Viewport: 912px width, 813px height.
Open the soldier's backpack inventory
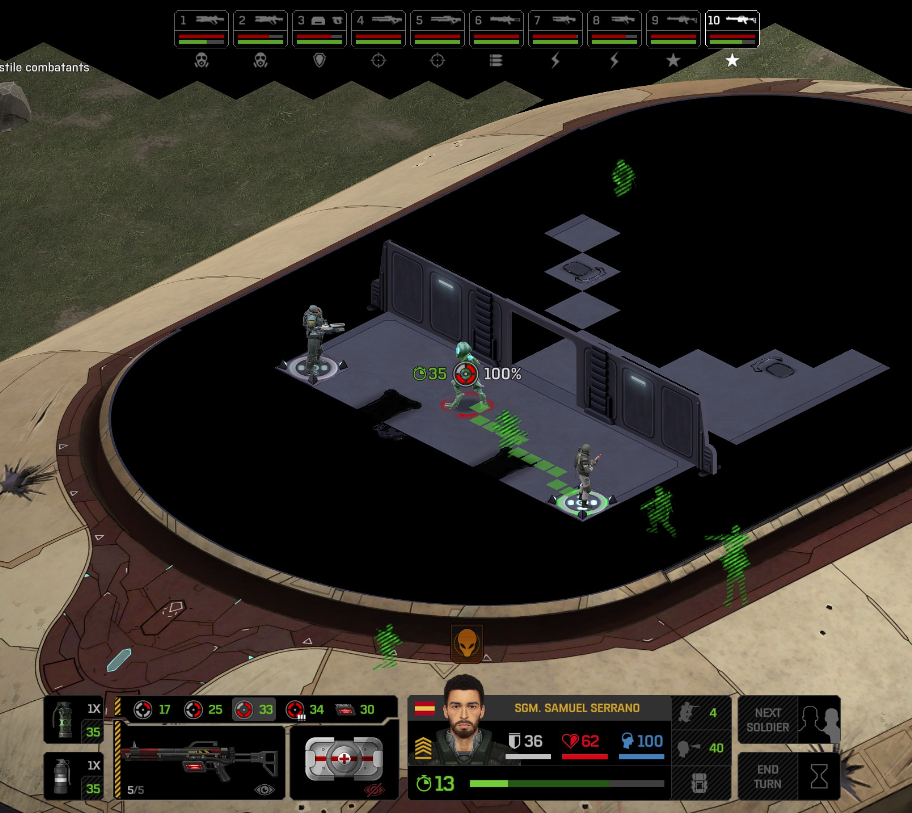pos(699,781)
